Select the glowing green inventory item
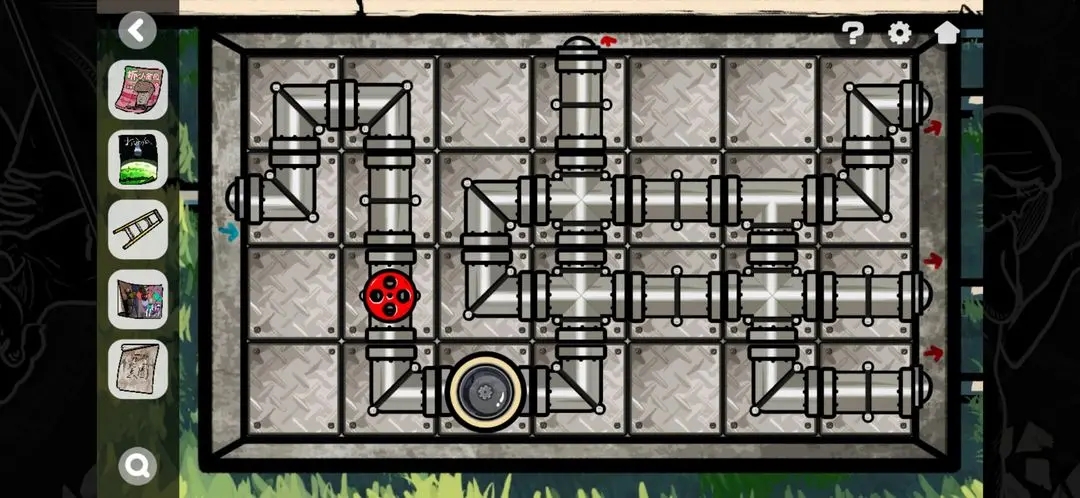This screenshot has height=498, width=1080. pyautogui.click(x=138, y=160)
